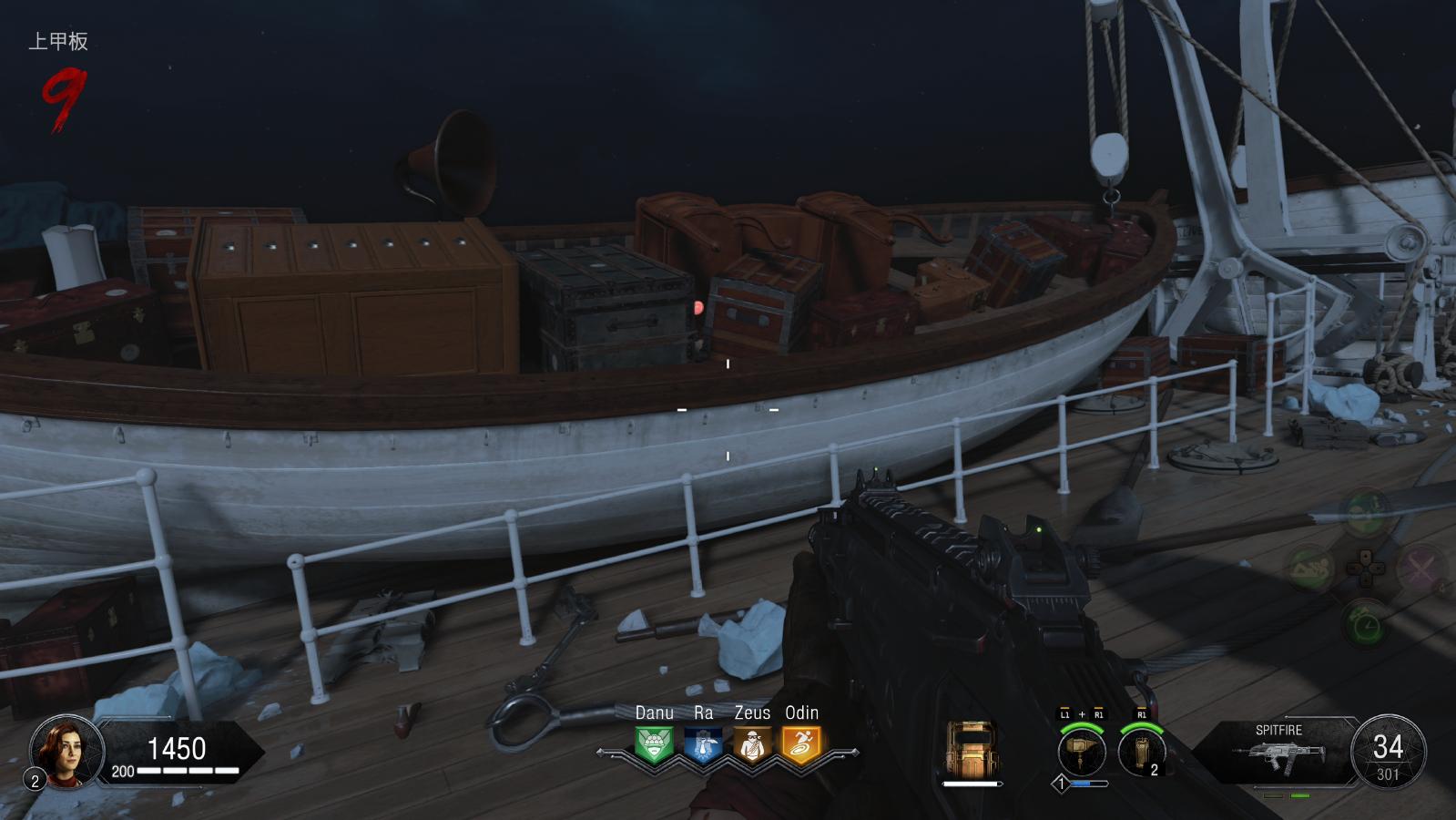Select the equipment icon showing count 2
The height and width of the screenshot is (820, 1456).
(1141, 753)
